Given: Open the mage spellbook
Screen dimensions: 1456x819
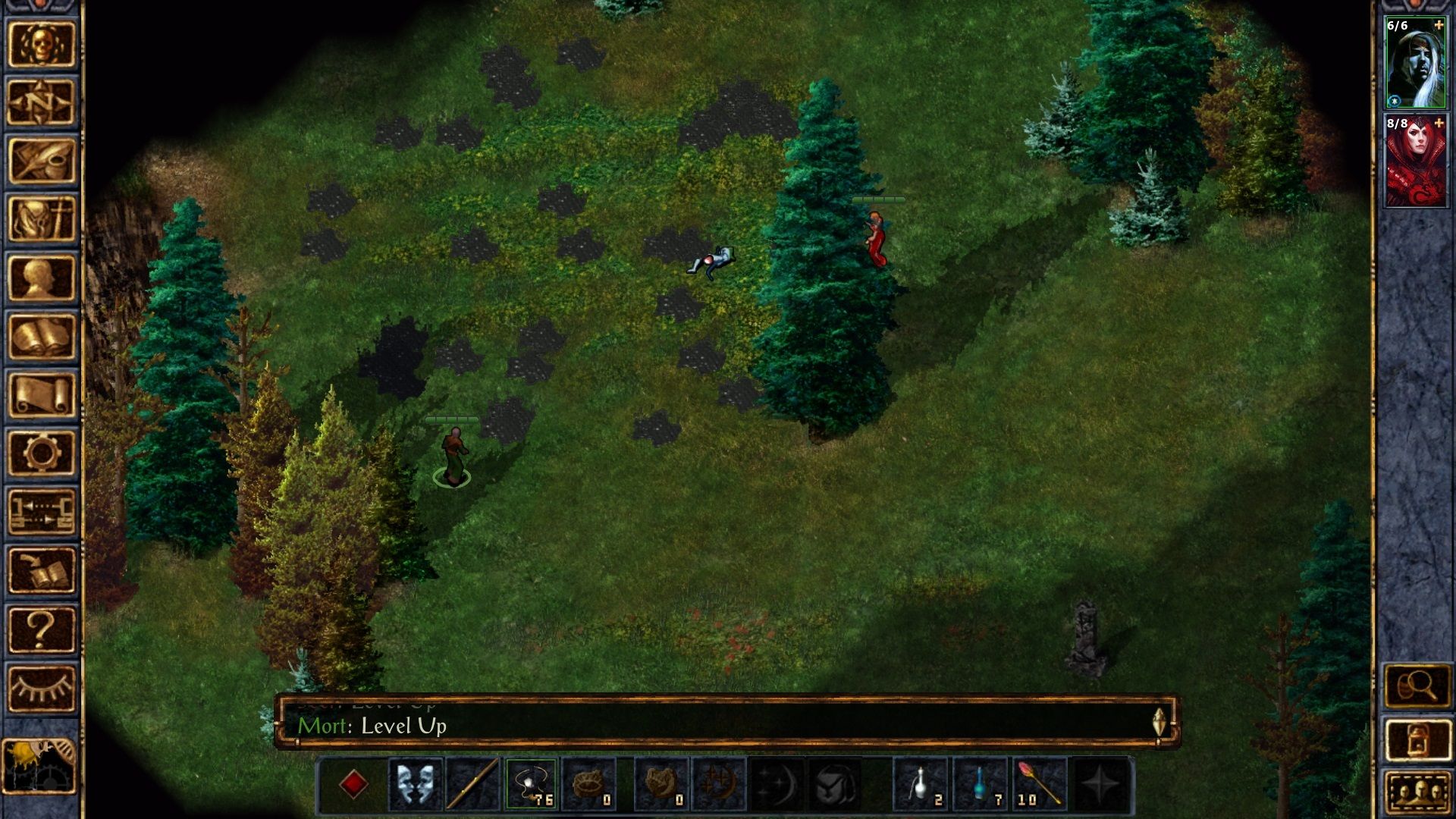Looking at the screenshot, I should point(41,336).
